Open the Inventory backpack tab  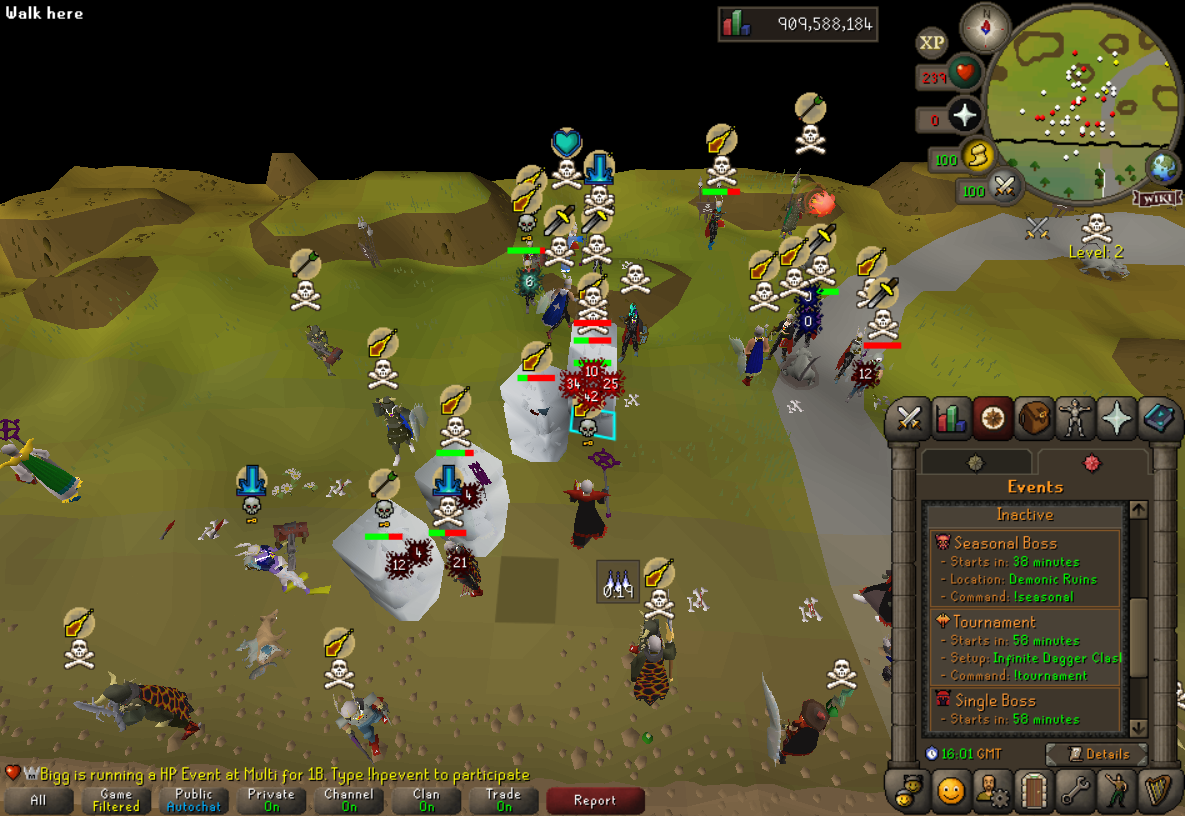click(x=1034, y=420)
